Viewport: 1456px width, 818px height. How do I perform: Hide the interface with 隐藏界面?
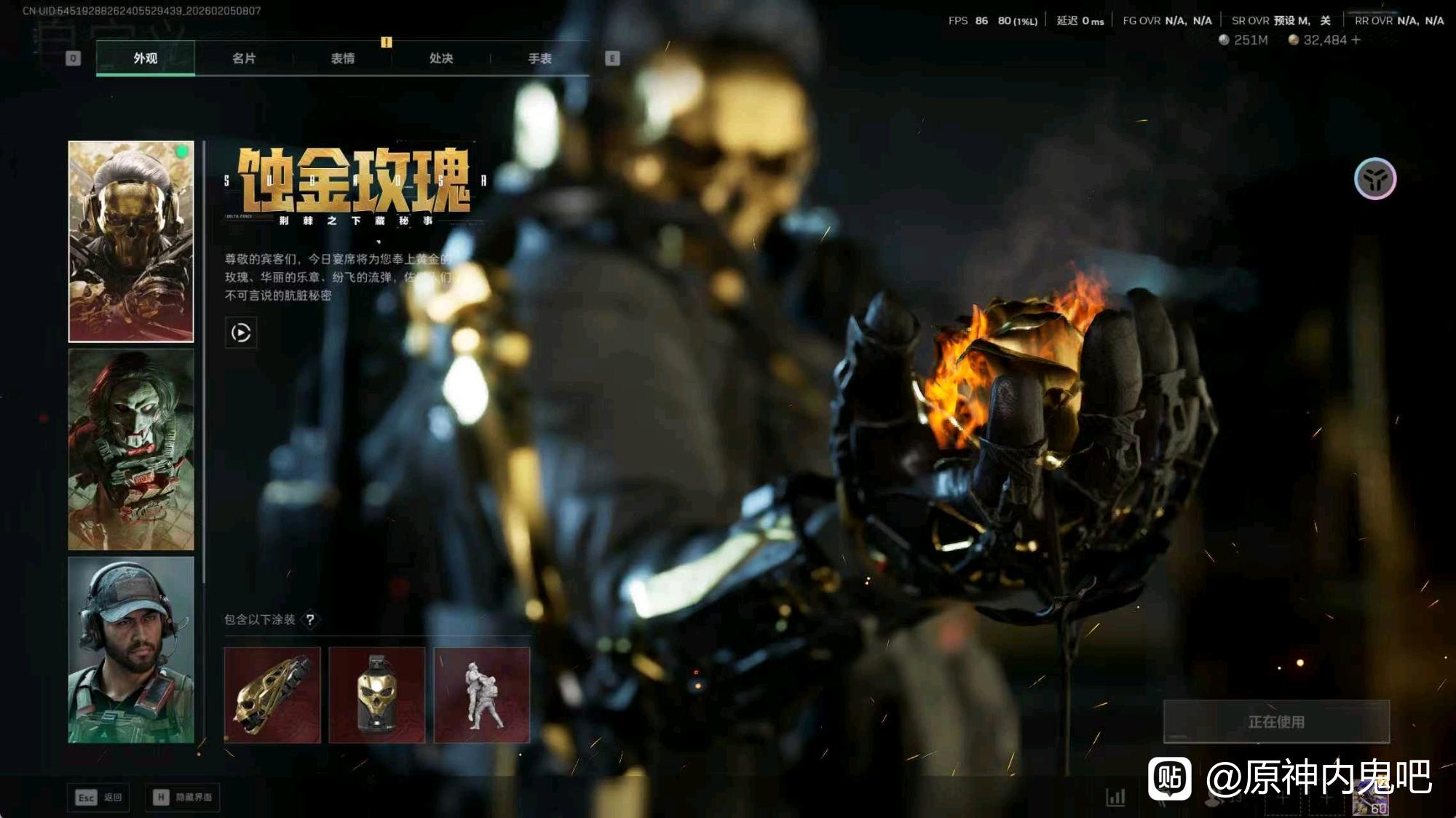[x=183, y=798]
